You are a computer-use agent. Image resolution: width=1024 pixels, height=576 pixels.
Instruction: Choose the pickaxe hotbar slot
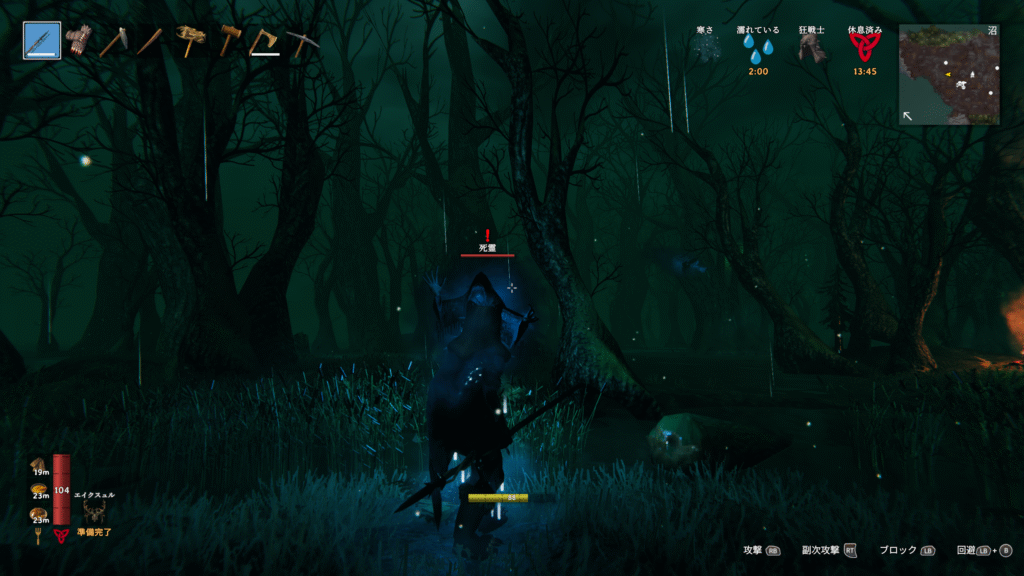click(x=300, y=41)
